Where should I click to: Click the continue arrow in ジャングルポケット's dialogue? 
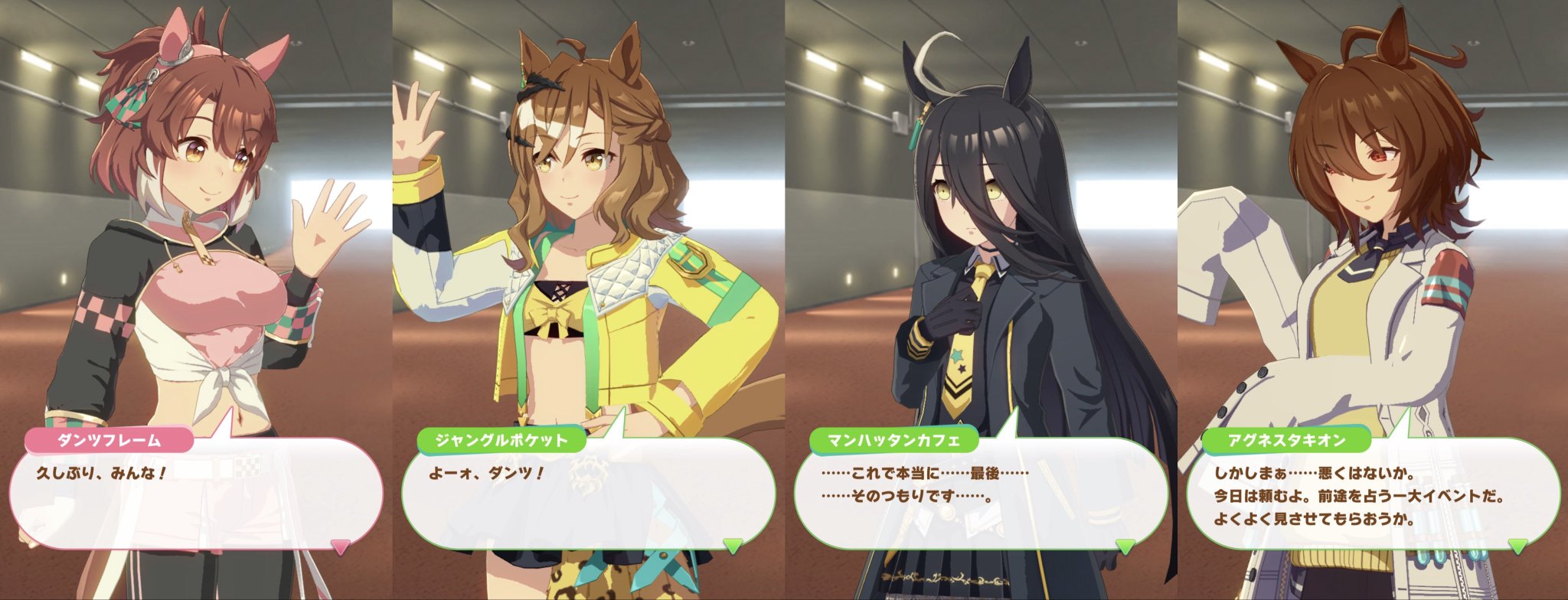[733, 546]
